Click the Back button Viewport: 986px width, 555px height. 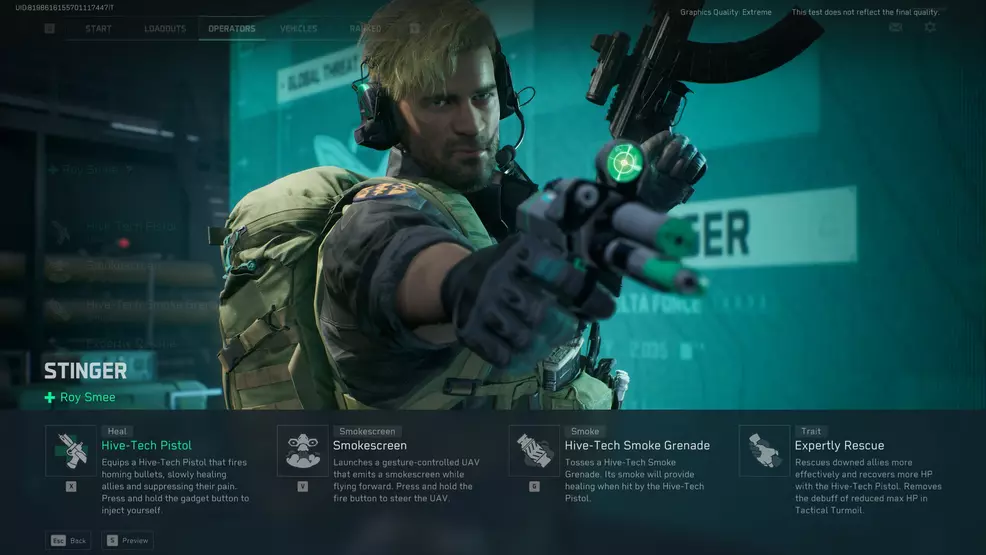(x=68, y=541)
